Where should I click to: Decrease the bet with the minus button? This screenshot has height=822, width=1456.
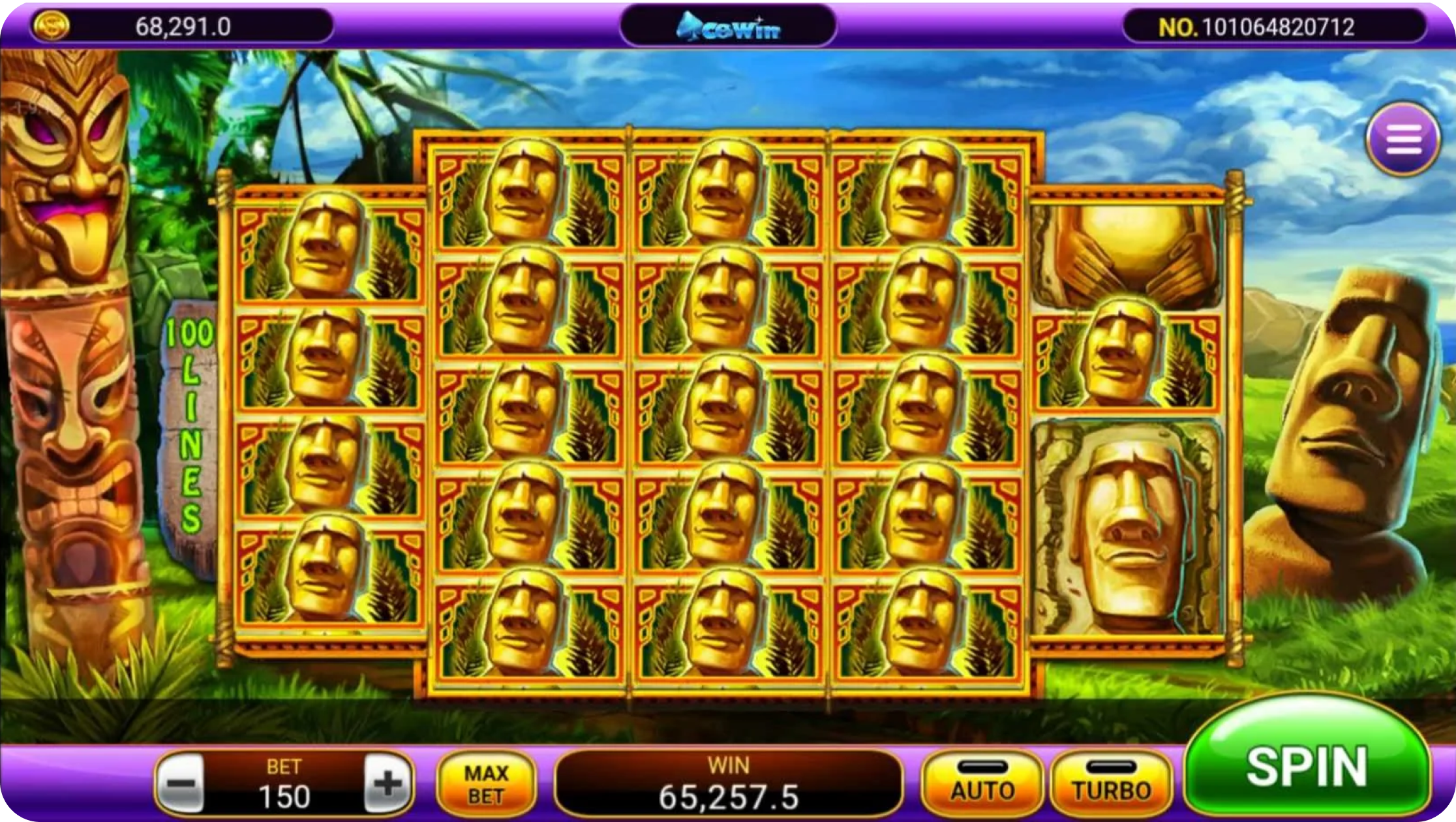[183, 784]
